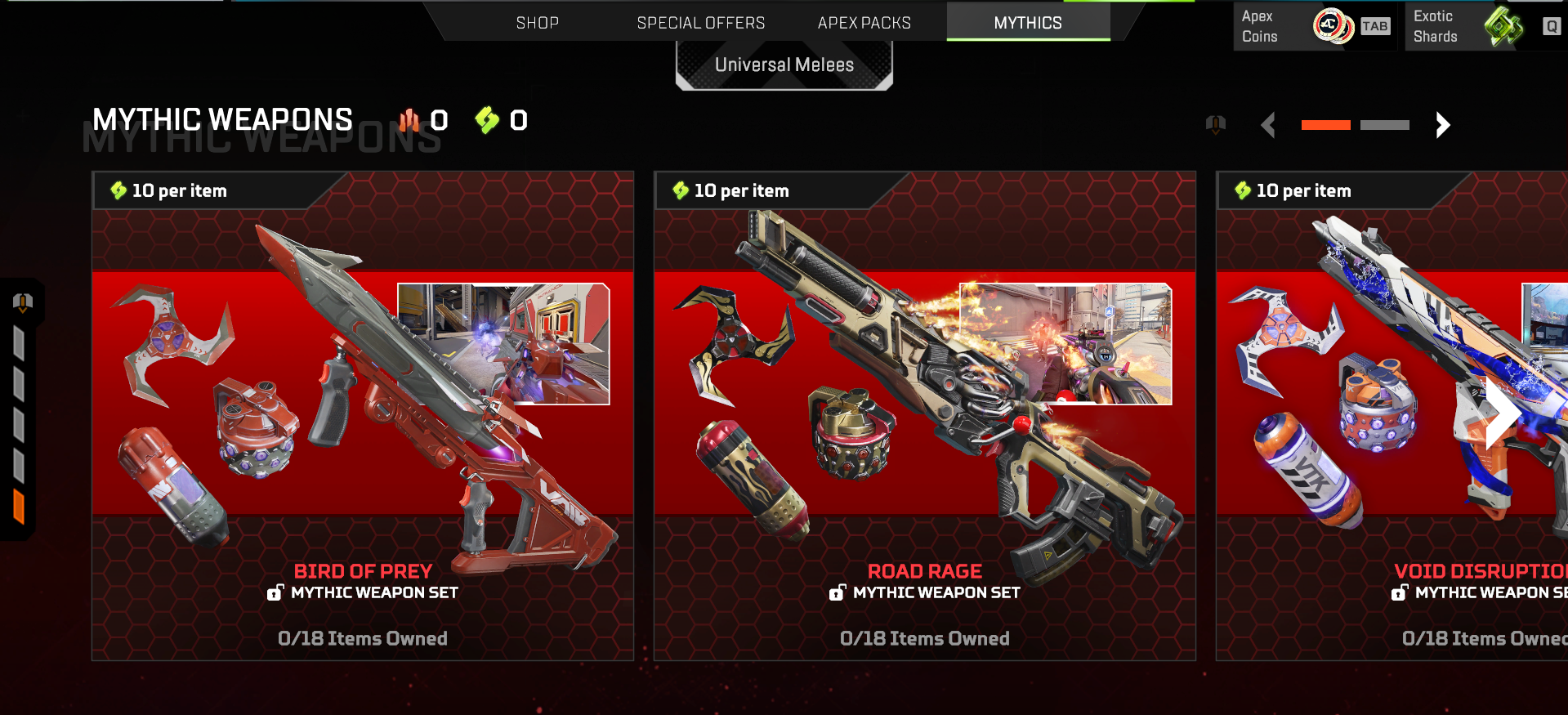Open the Special Offers tab
This screenshot has width=1568, height=715.
pos(700,23)
